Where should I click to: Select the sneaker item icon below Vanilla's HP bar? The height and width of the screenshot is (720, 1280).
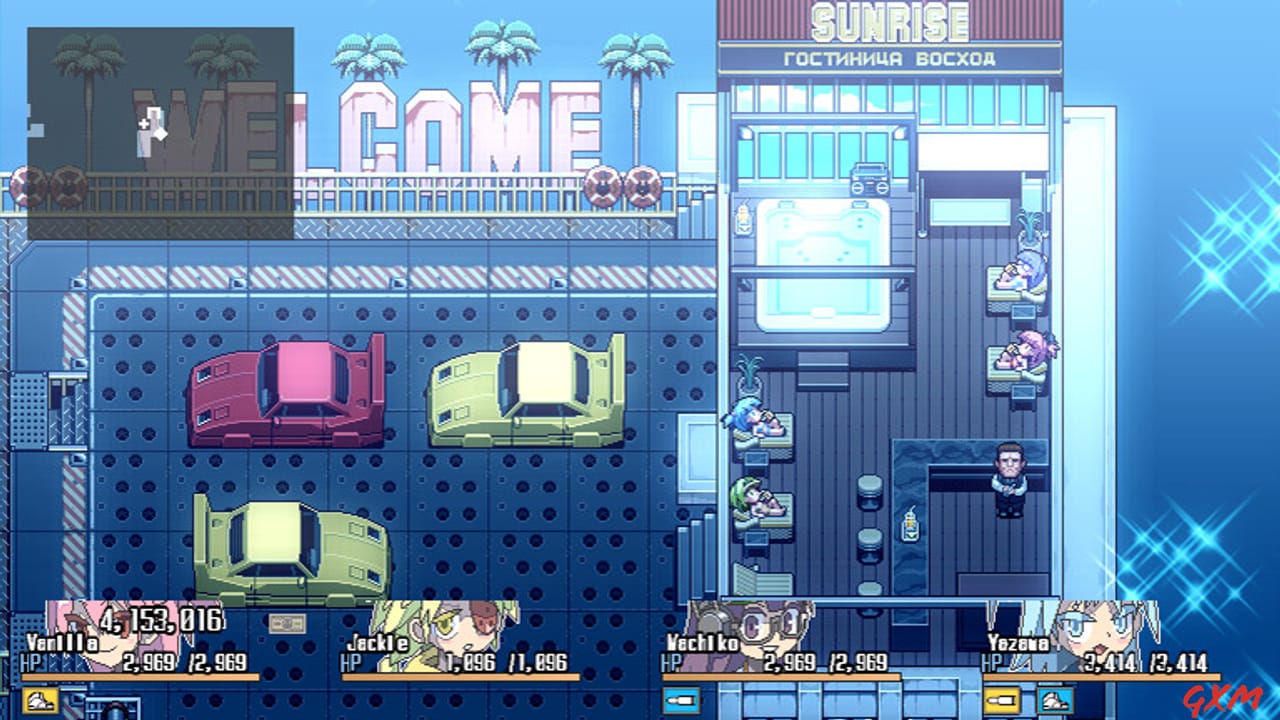point(38,700)
